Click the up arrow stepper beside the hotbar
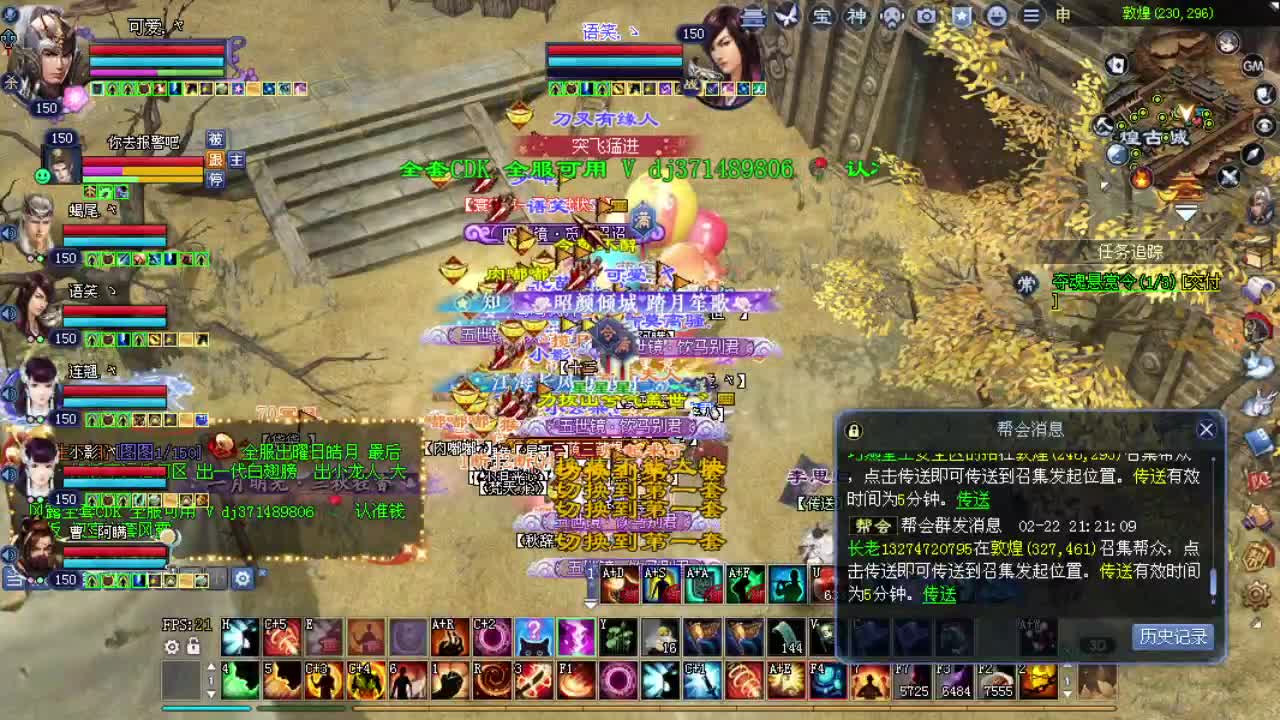Screen dimensions: 1280x720 212,666
